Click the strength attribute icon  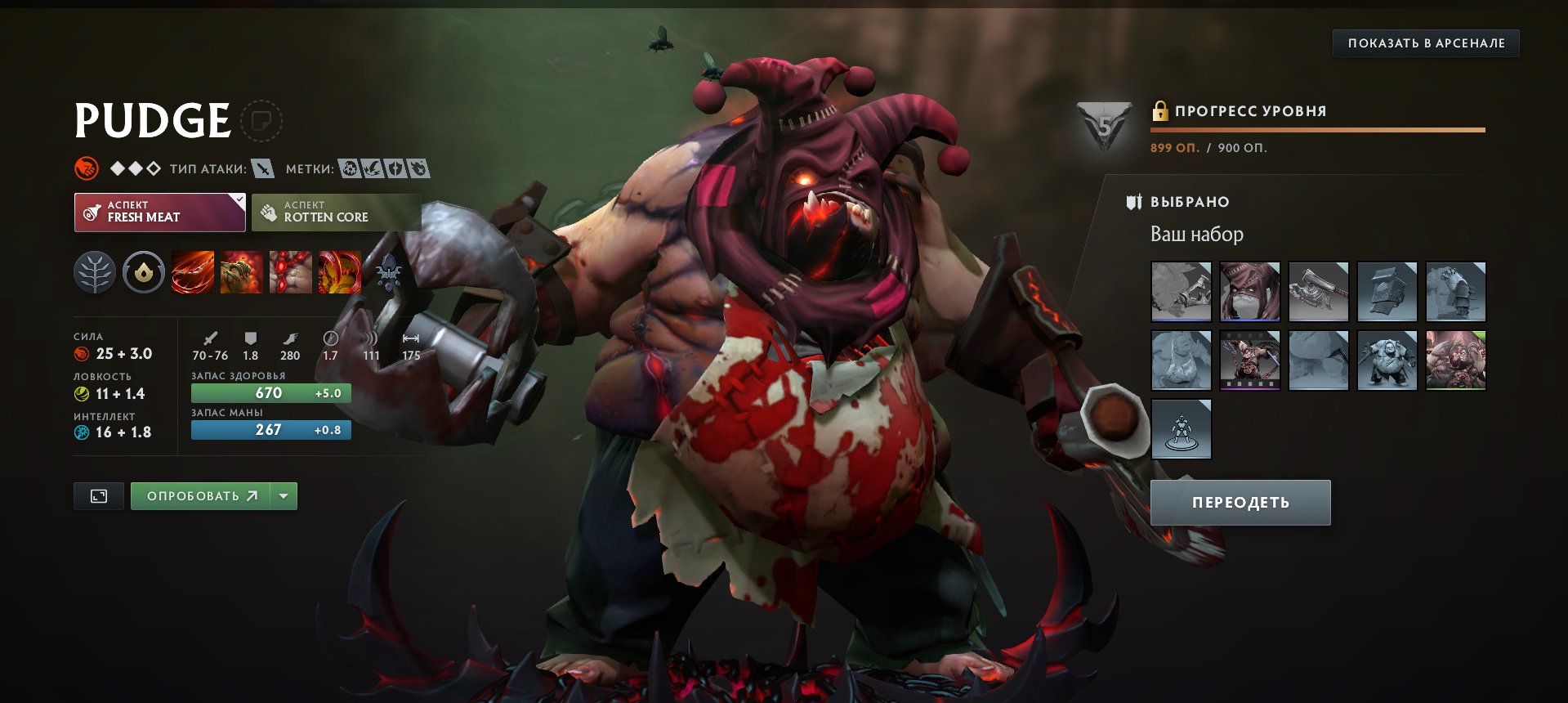coord(80,354)
